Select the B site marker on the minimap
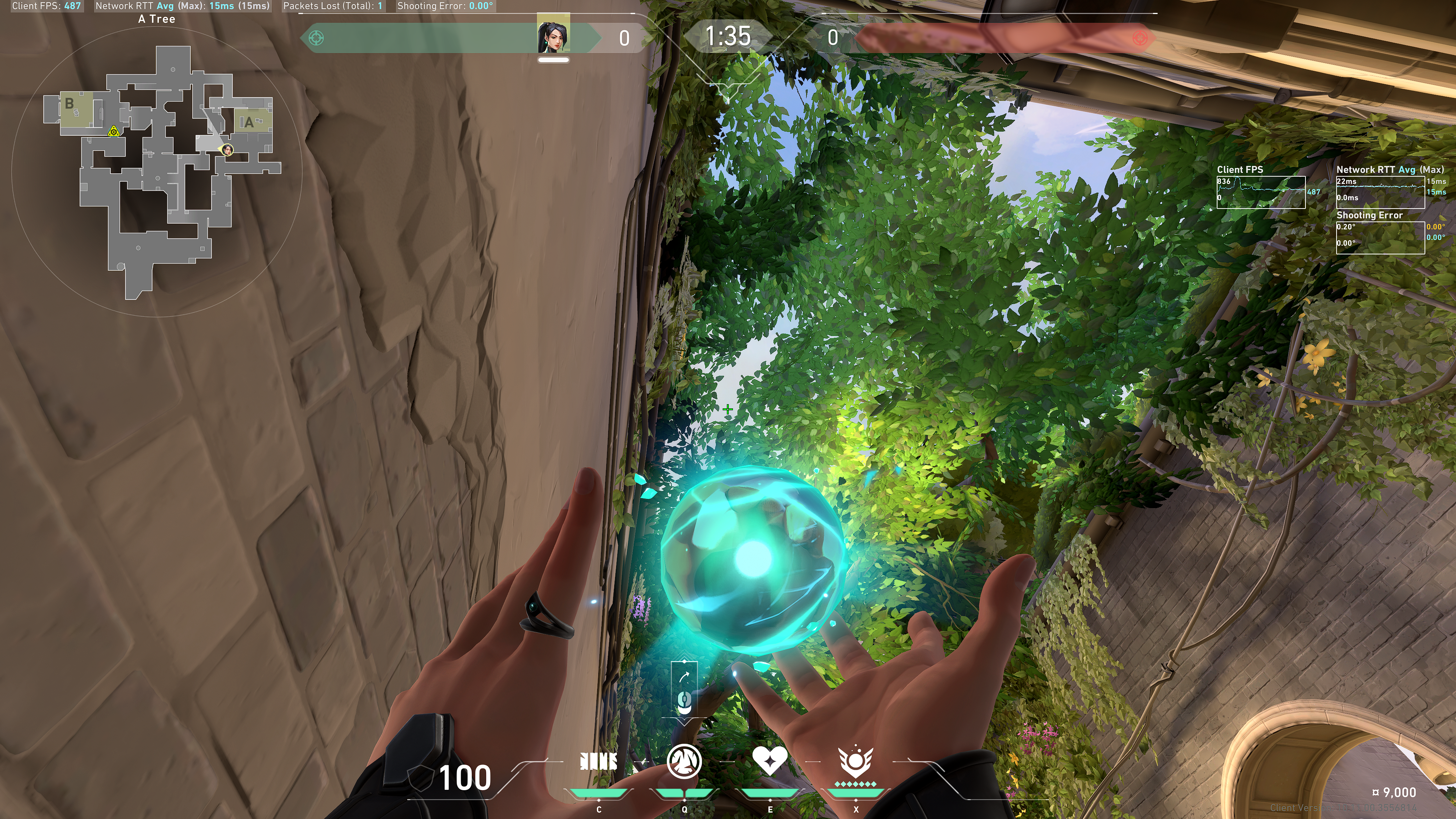 coord(69,104)
